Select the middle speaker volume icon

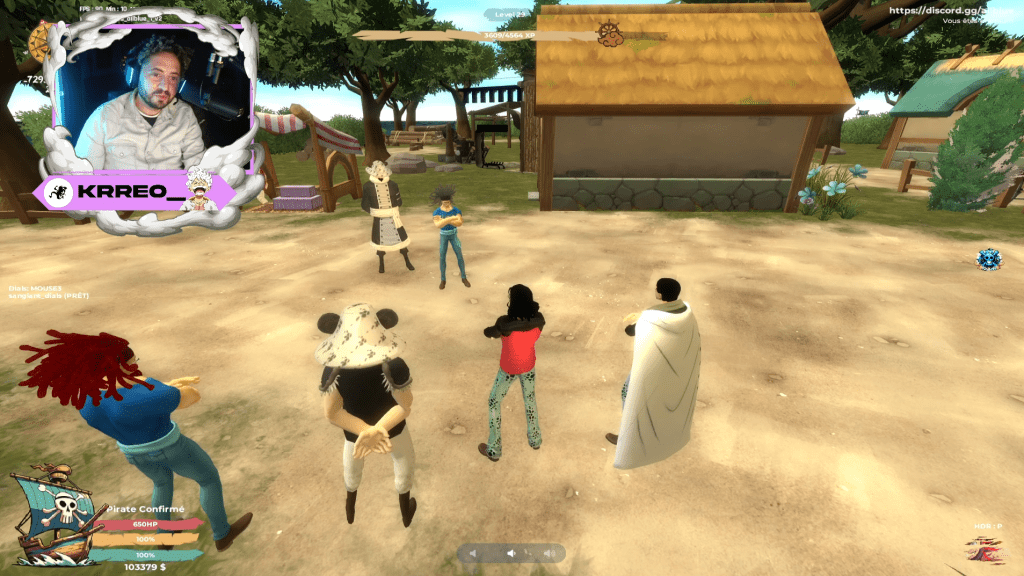[x=511, y=553]
